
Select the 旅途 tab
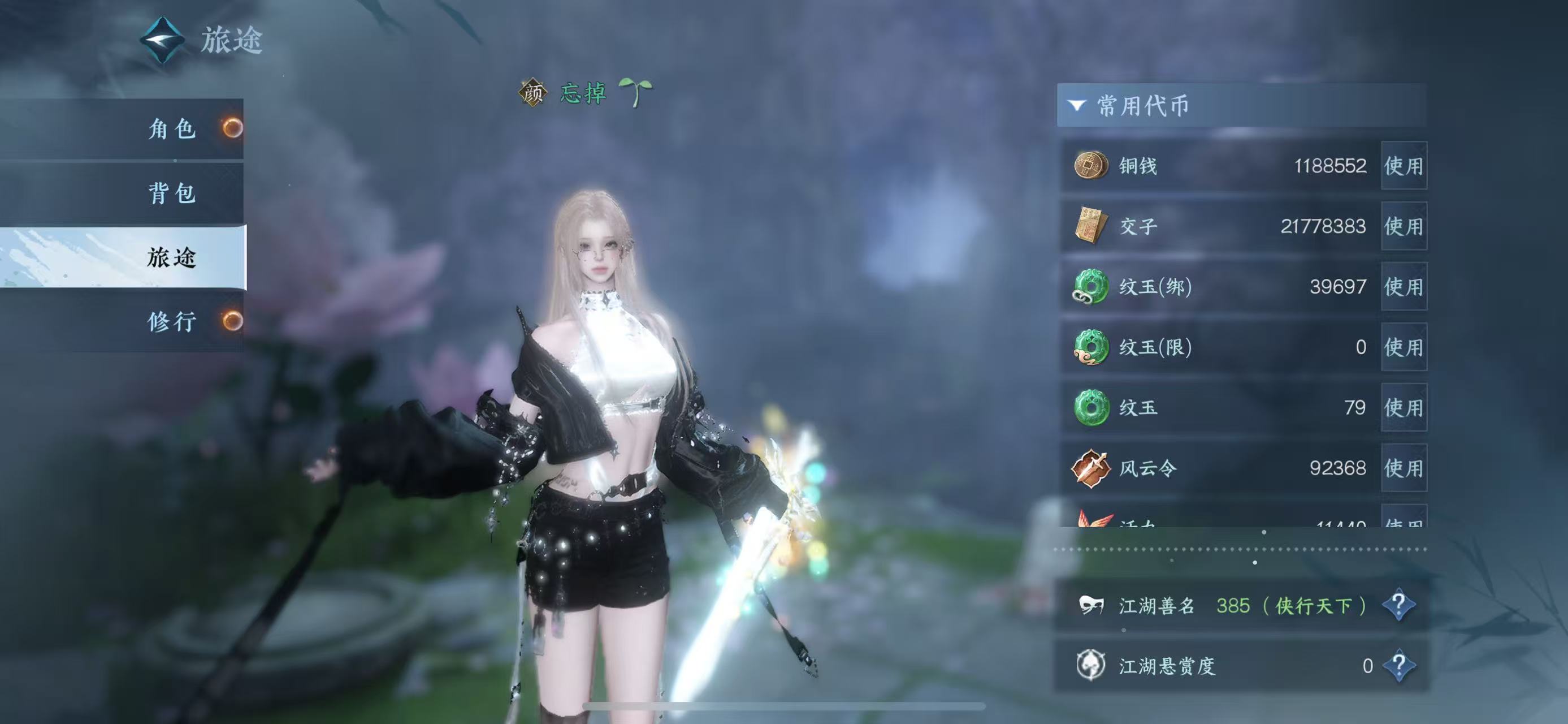[x=172, y=257]
